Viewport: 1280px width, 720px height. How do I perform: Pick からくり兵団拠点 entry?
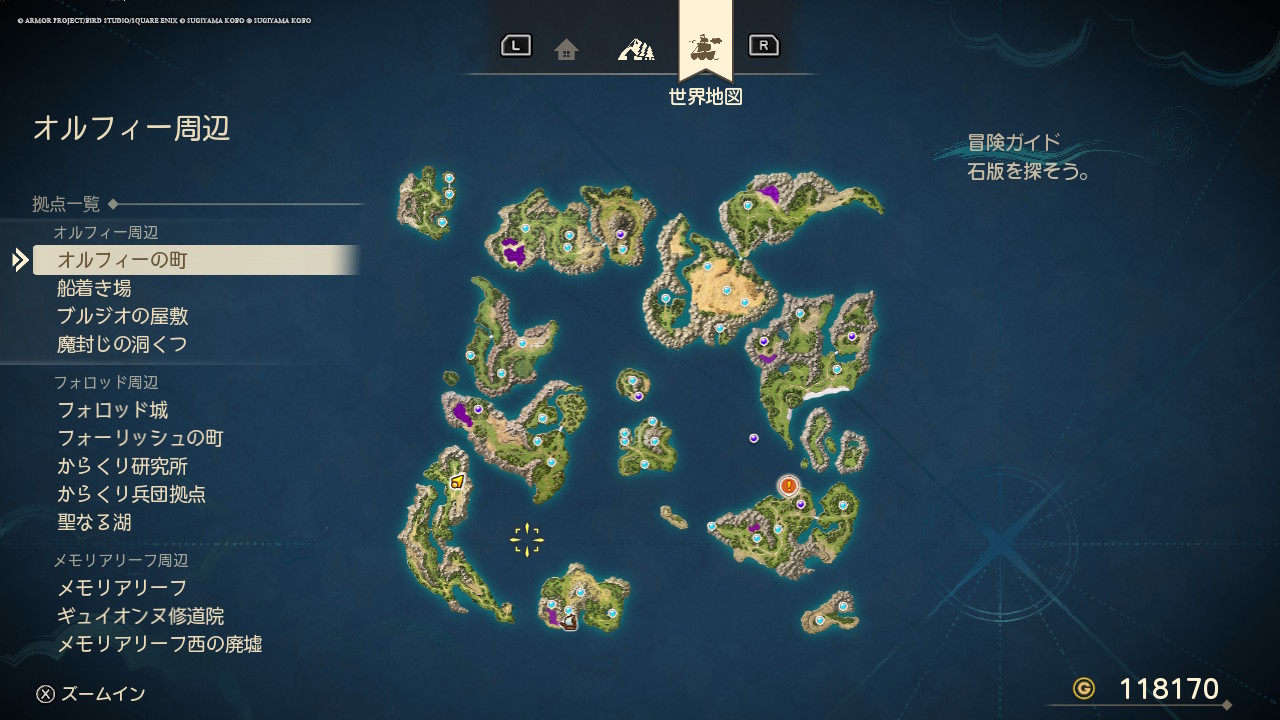[x=131, y=494]
